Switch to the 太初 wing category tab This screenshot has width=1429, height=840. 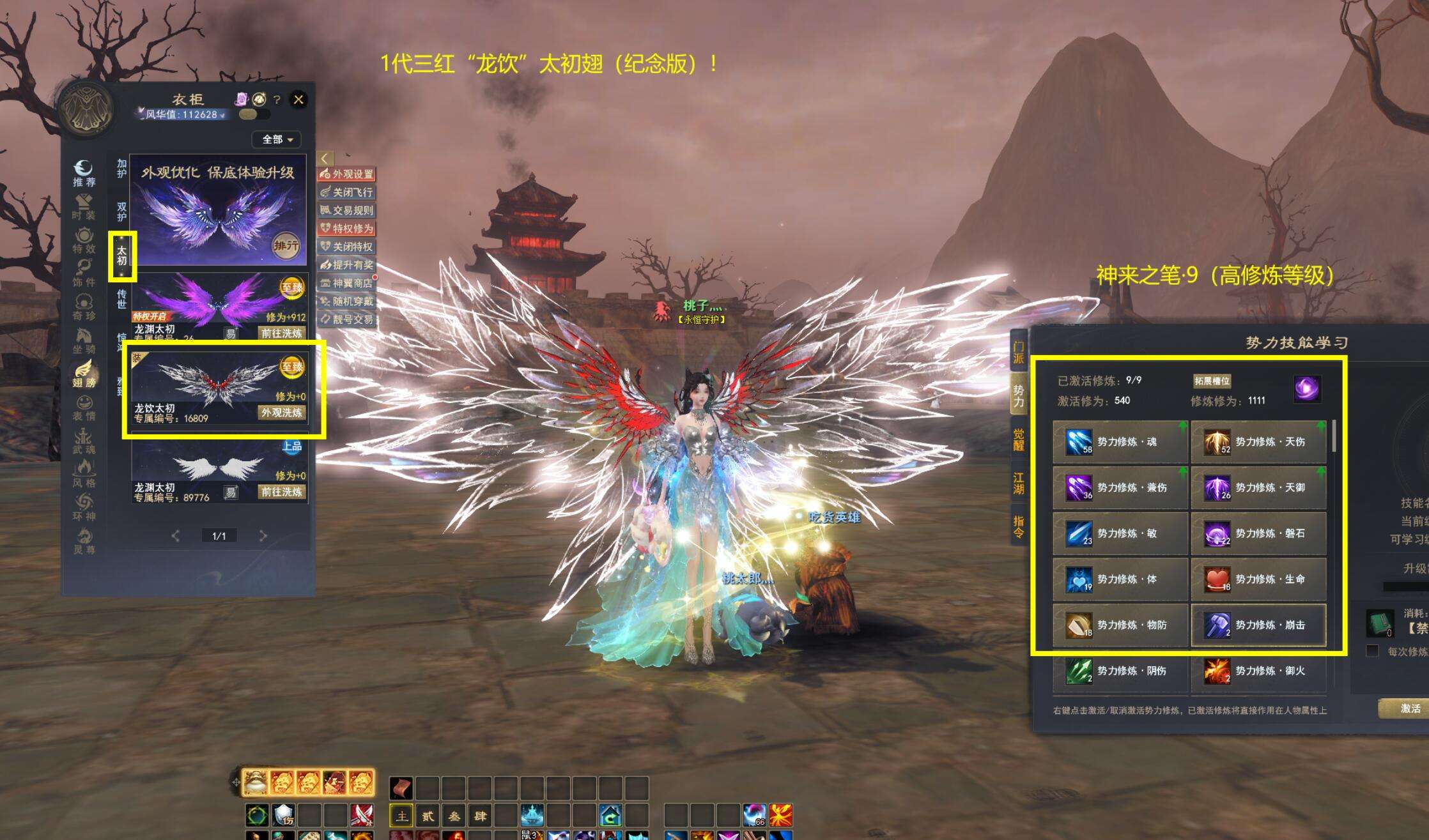pos(121,256)
